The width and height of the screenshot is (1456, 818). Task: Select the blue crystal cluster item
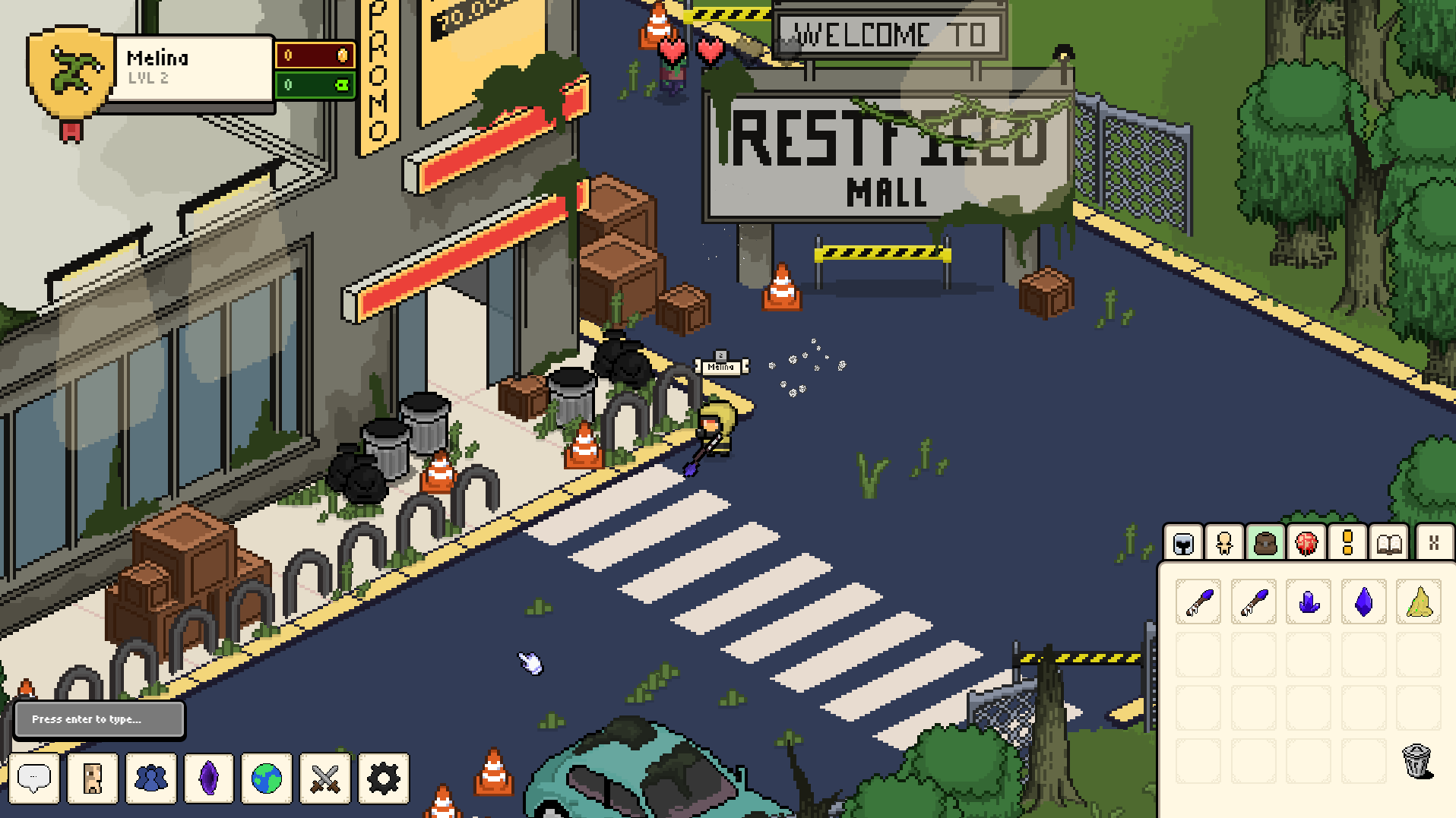1309,602
